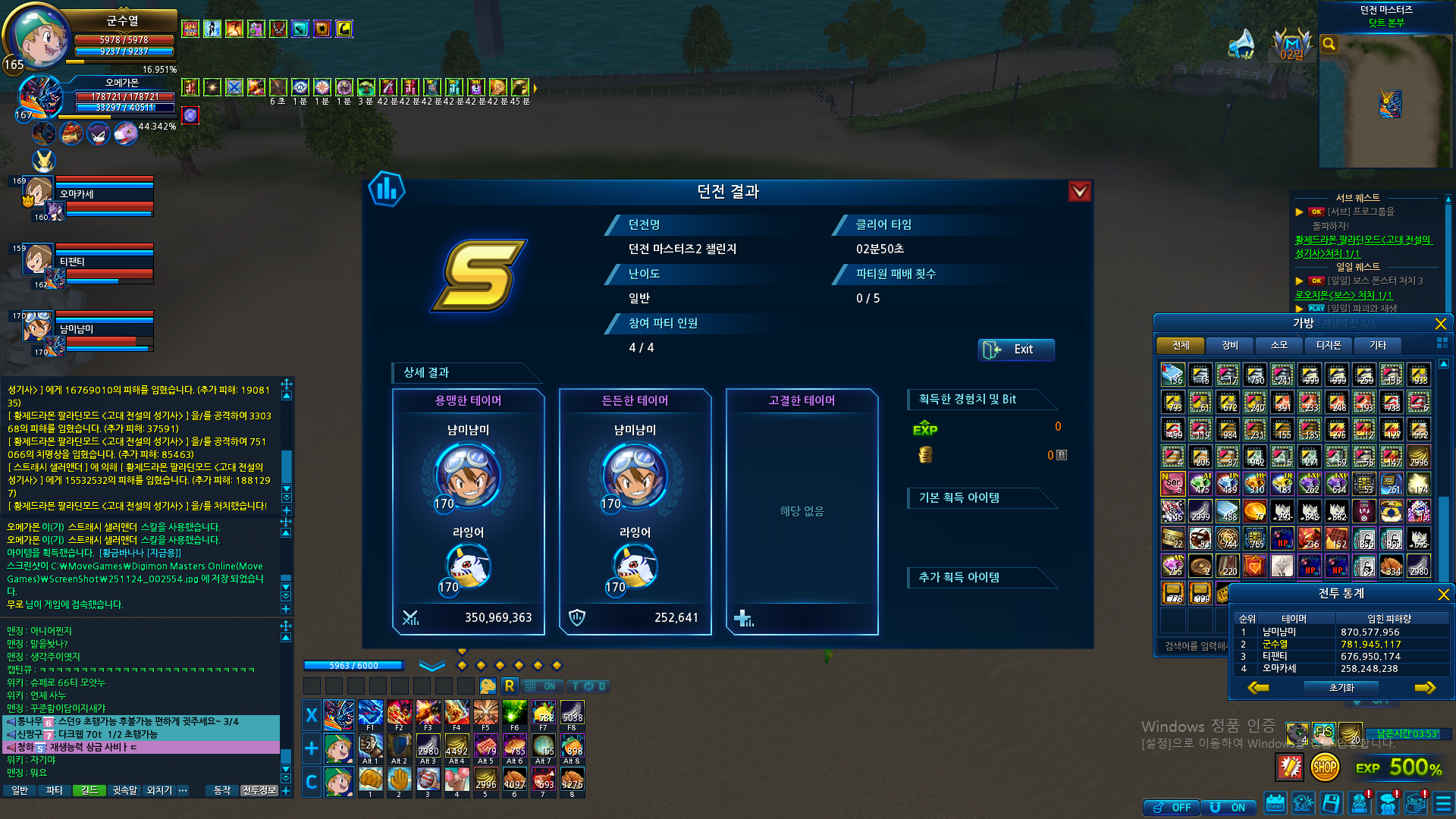Viewport: 1456px width, 819px height.
Task: Close the 전투 통계 battle stats panel
Action: [1443, 595]
